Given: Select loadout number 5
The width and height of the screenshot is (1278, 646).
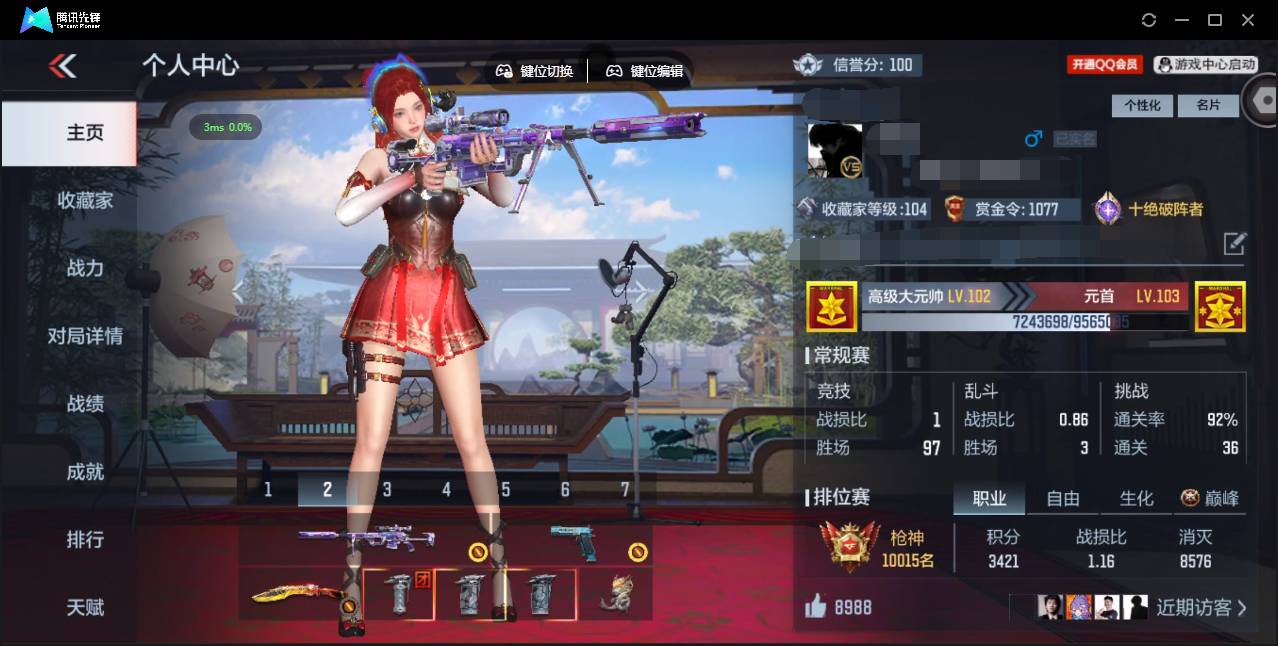Looking at the screenshot, I should 506,490.
